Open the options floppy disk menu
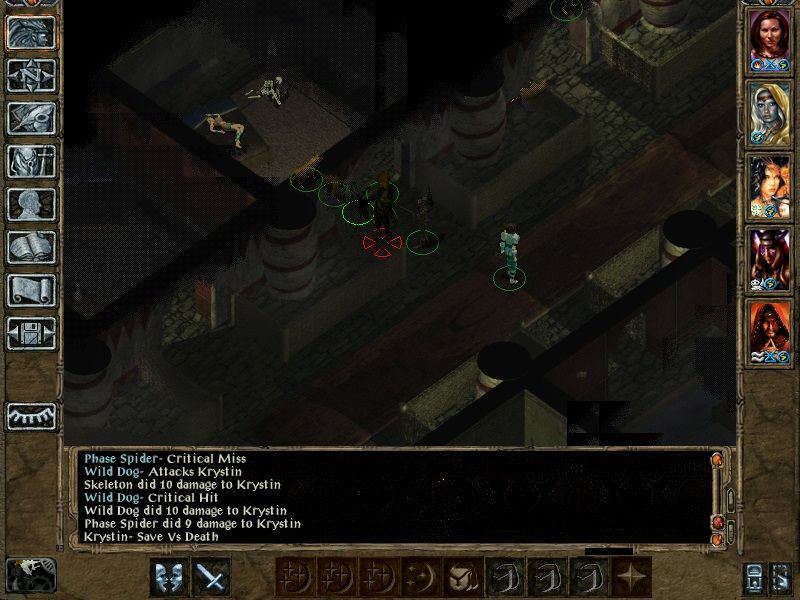The height and width of the screenshot is (600, 800). (x=31, y=333)
